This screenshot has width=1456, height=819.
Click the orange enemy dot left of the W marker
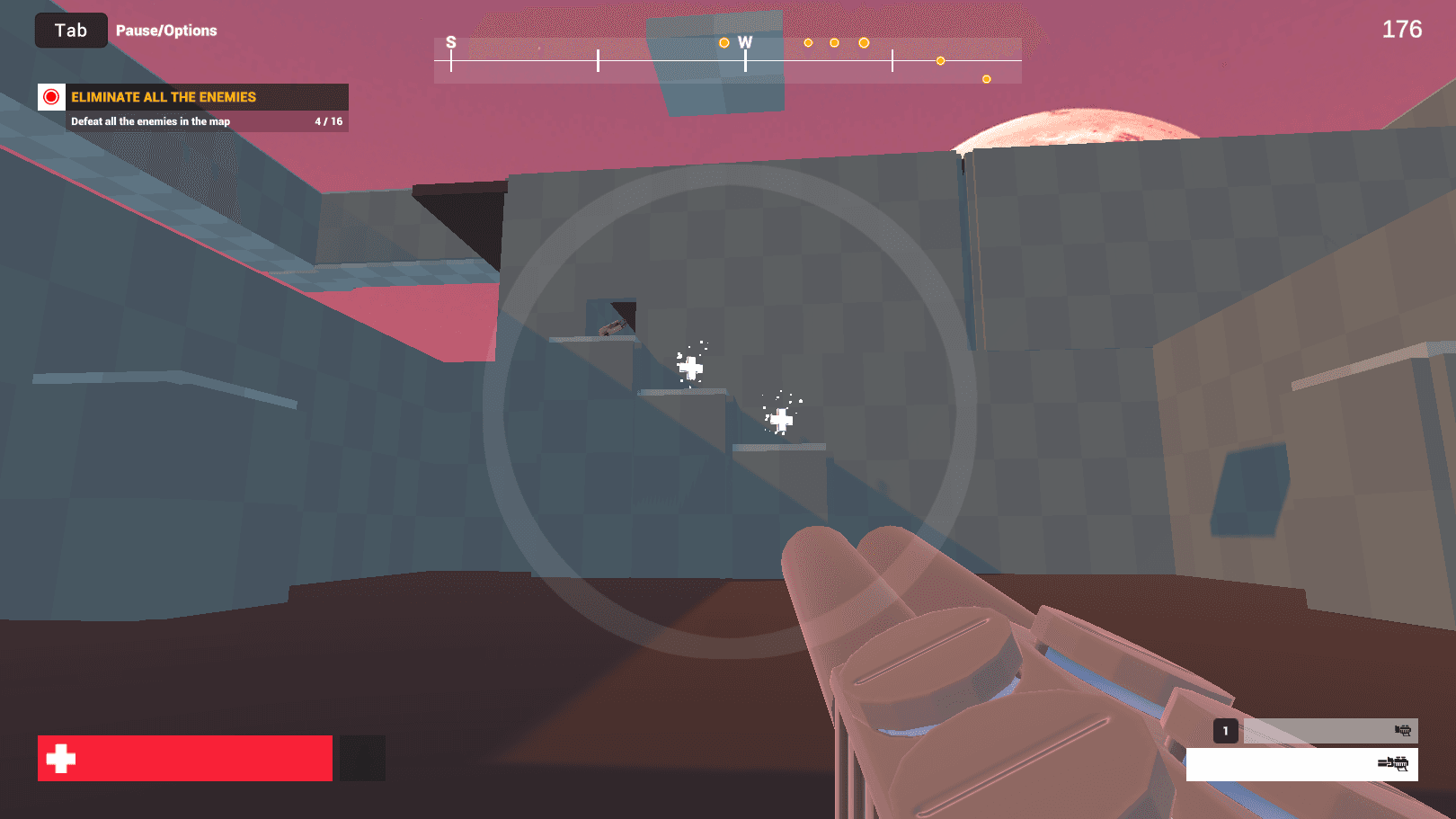point(724,41)
